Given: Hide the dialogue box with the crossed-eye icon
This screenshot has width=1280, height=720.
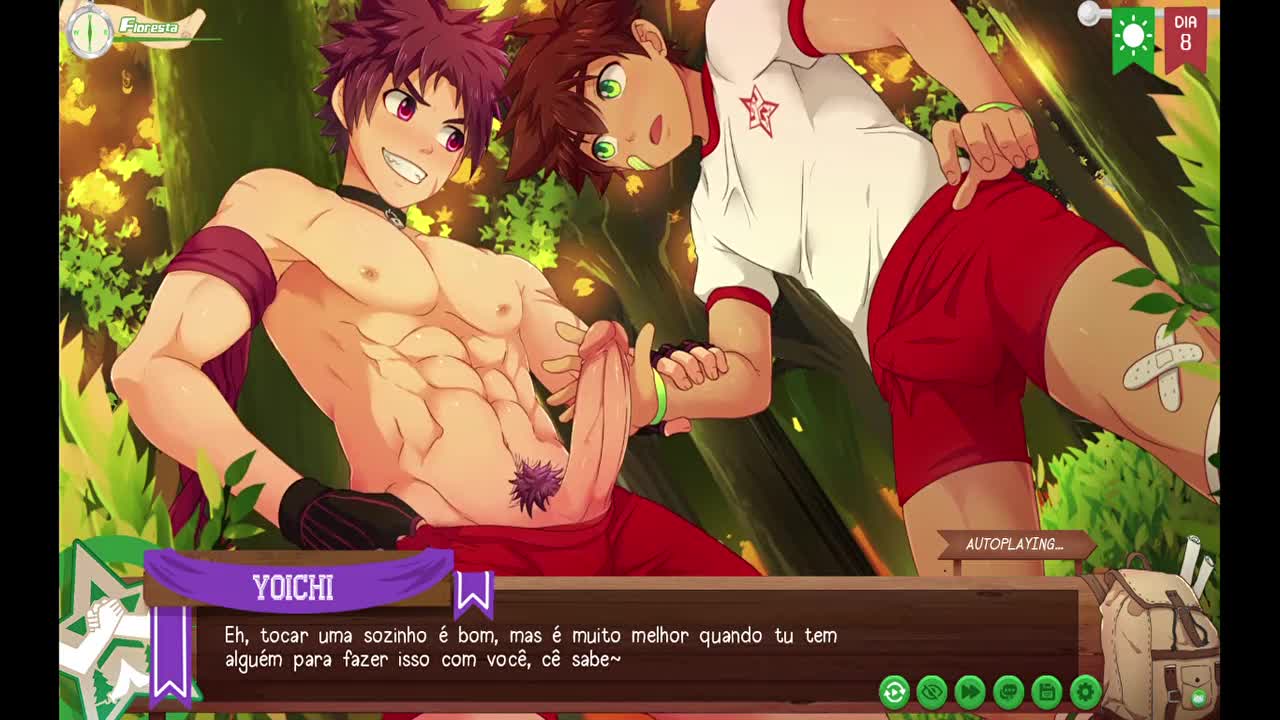Looking at the screenshot, I should pos(932,691).
